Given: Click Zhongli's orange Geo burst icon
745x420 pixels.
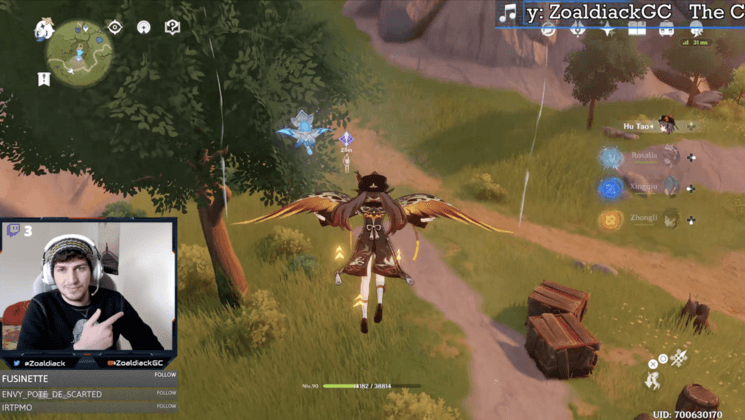Looking at the screenshot, I should (611, 219).
